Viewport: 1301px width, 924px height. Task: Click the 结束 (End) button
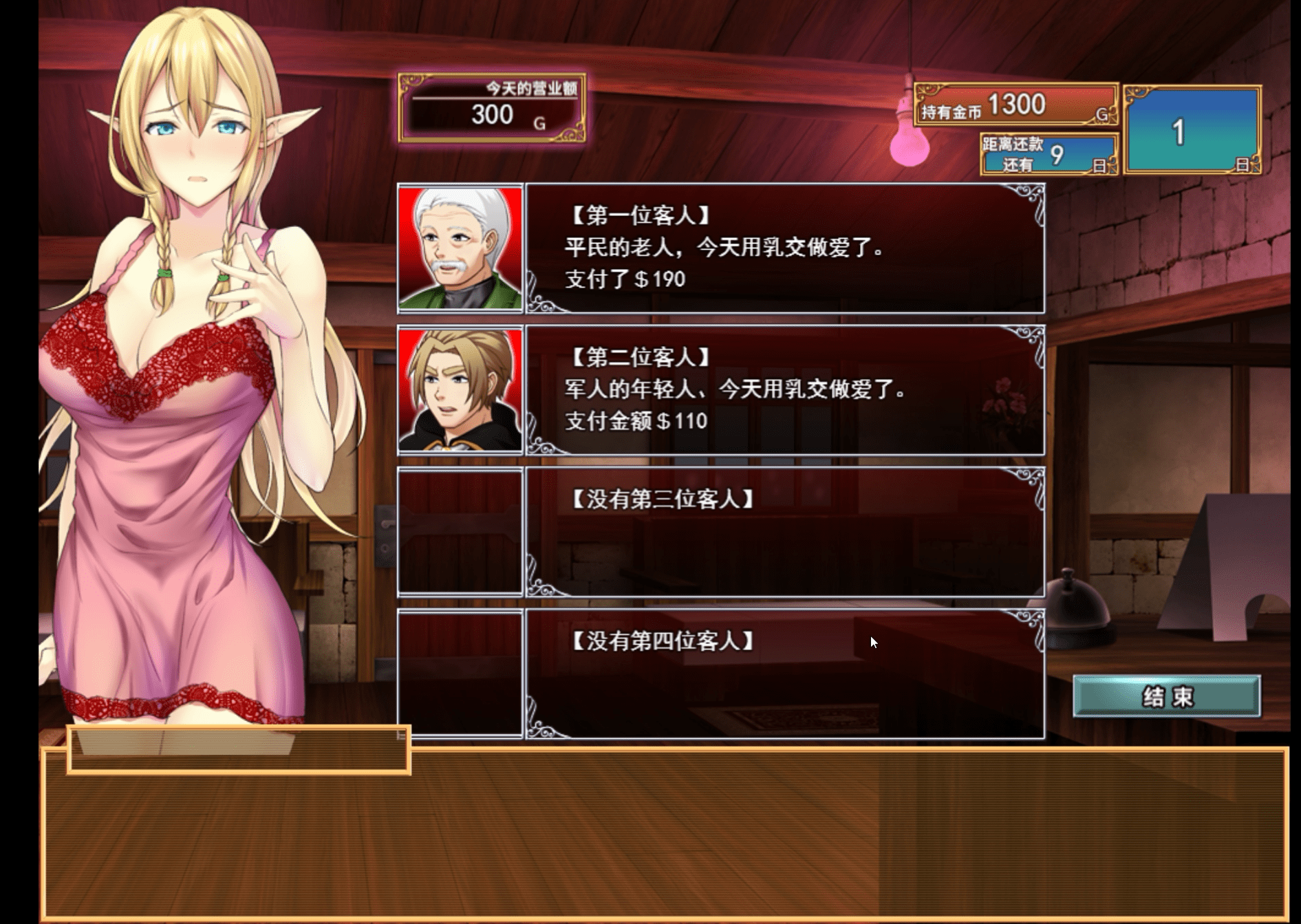click(x=1166, y=696)
